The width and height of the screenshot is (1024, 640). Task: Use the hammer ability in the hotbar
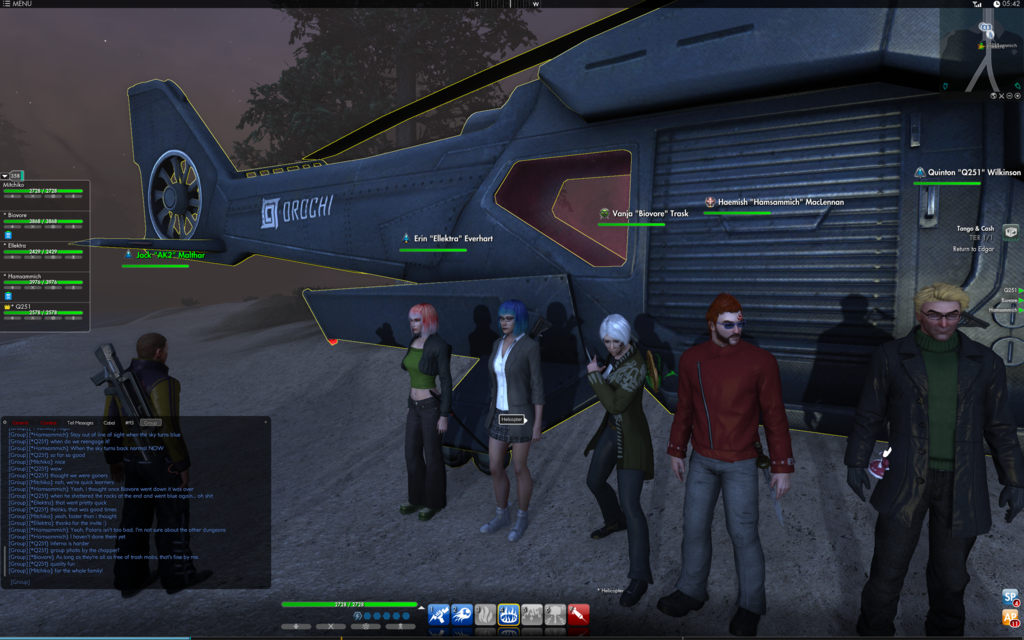(x=531, y=615)
